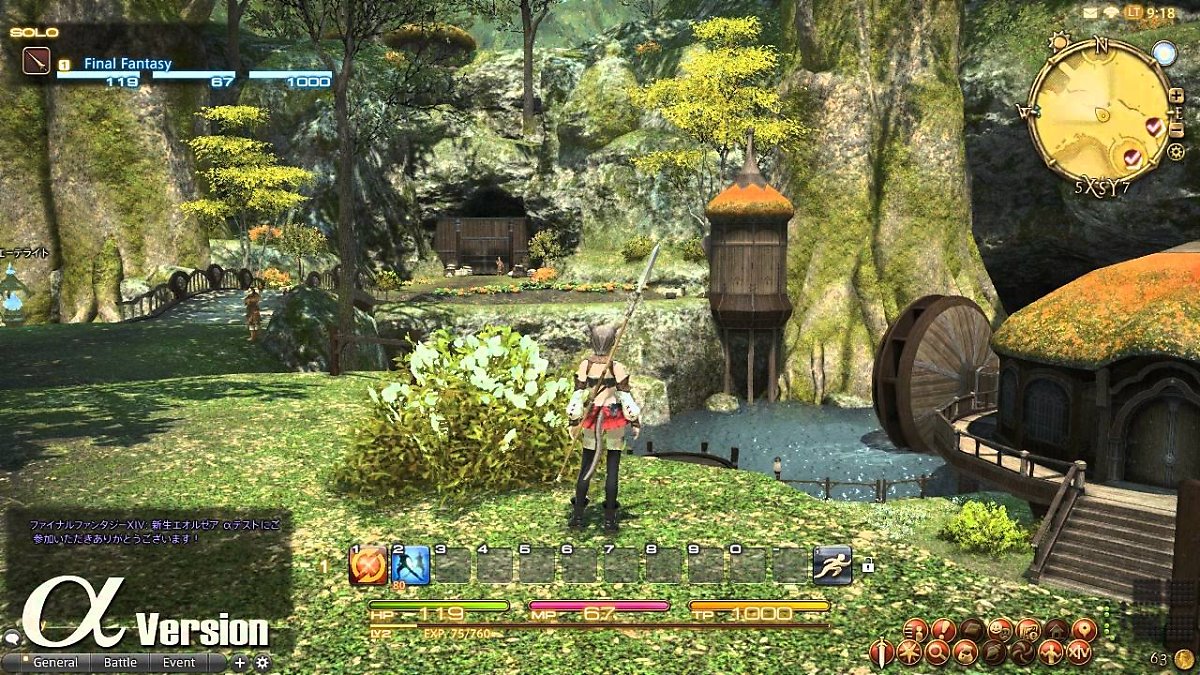Switch to the Battle chat tab

coord(121,662)
